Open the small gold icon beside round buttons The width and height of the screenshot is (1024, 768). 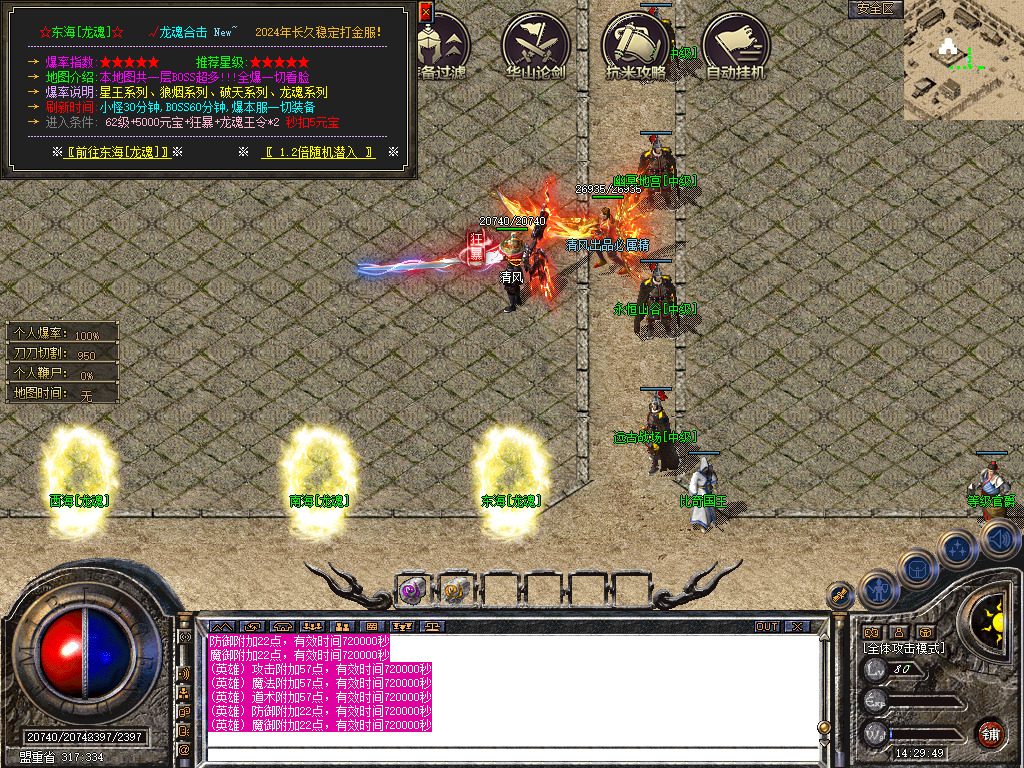pos(841,595)
